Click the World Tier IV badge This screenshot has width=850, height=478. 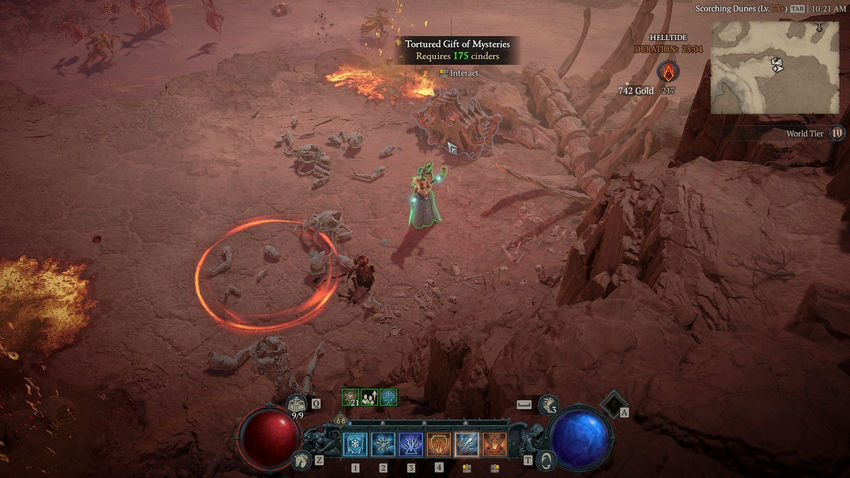(x=837, y=133)
